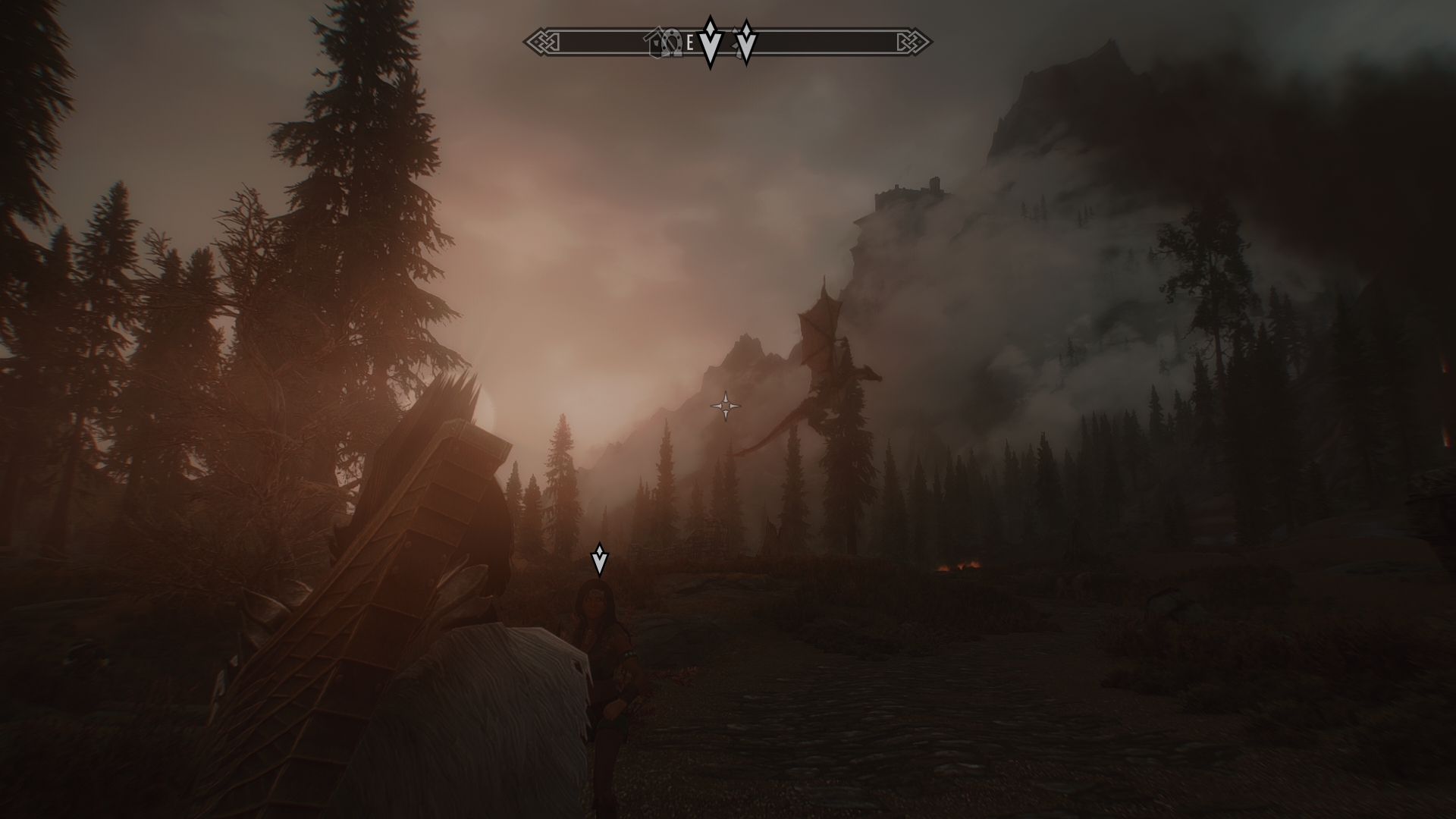Select the large quest objective arrow on the compass

(710, 36)
